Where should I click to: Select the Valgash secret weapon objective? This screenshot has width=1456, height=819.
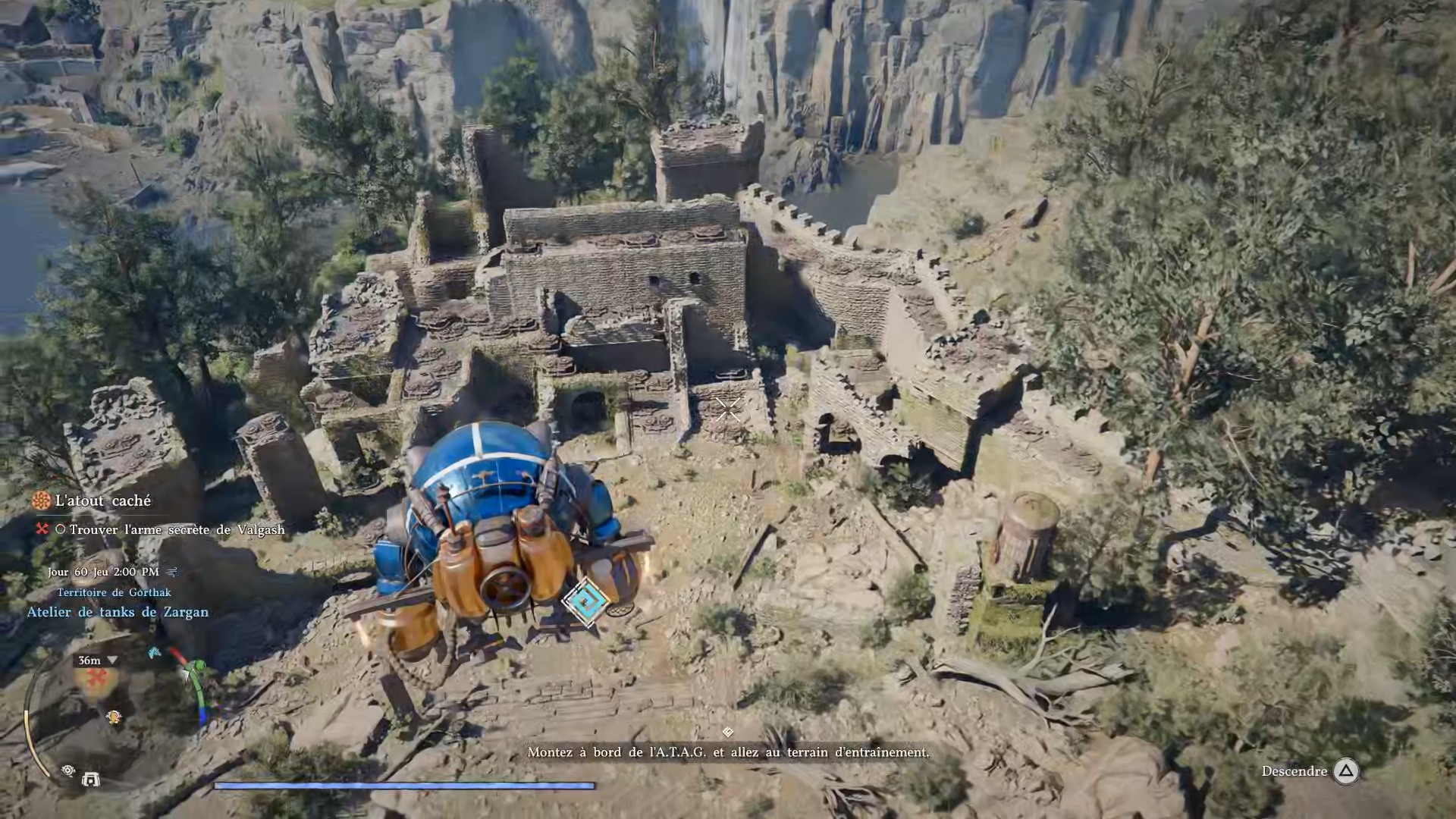[176, 529]
